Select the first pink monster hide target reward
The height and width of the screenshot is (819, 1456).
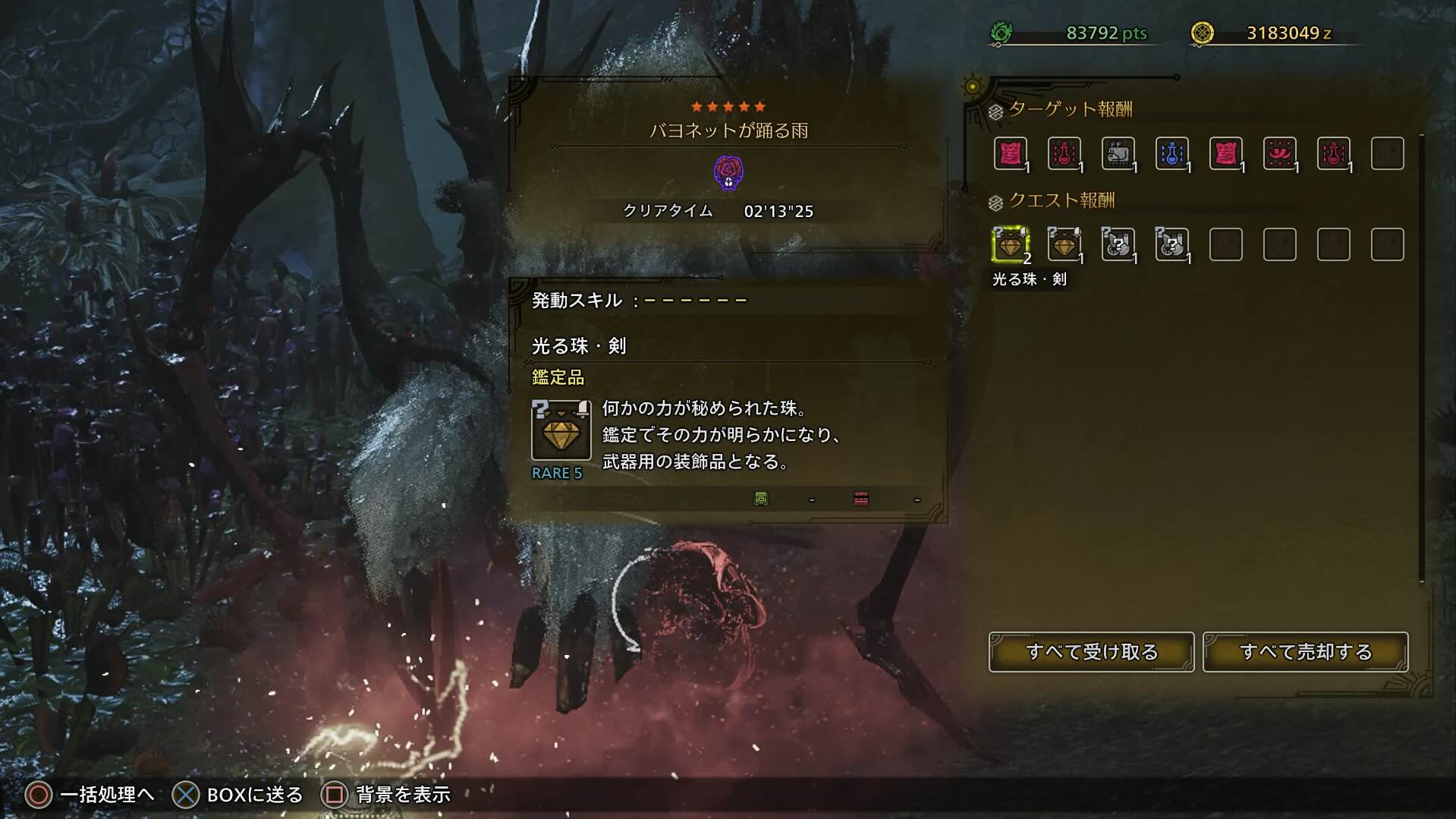coord(1011,153)
